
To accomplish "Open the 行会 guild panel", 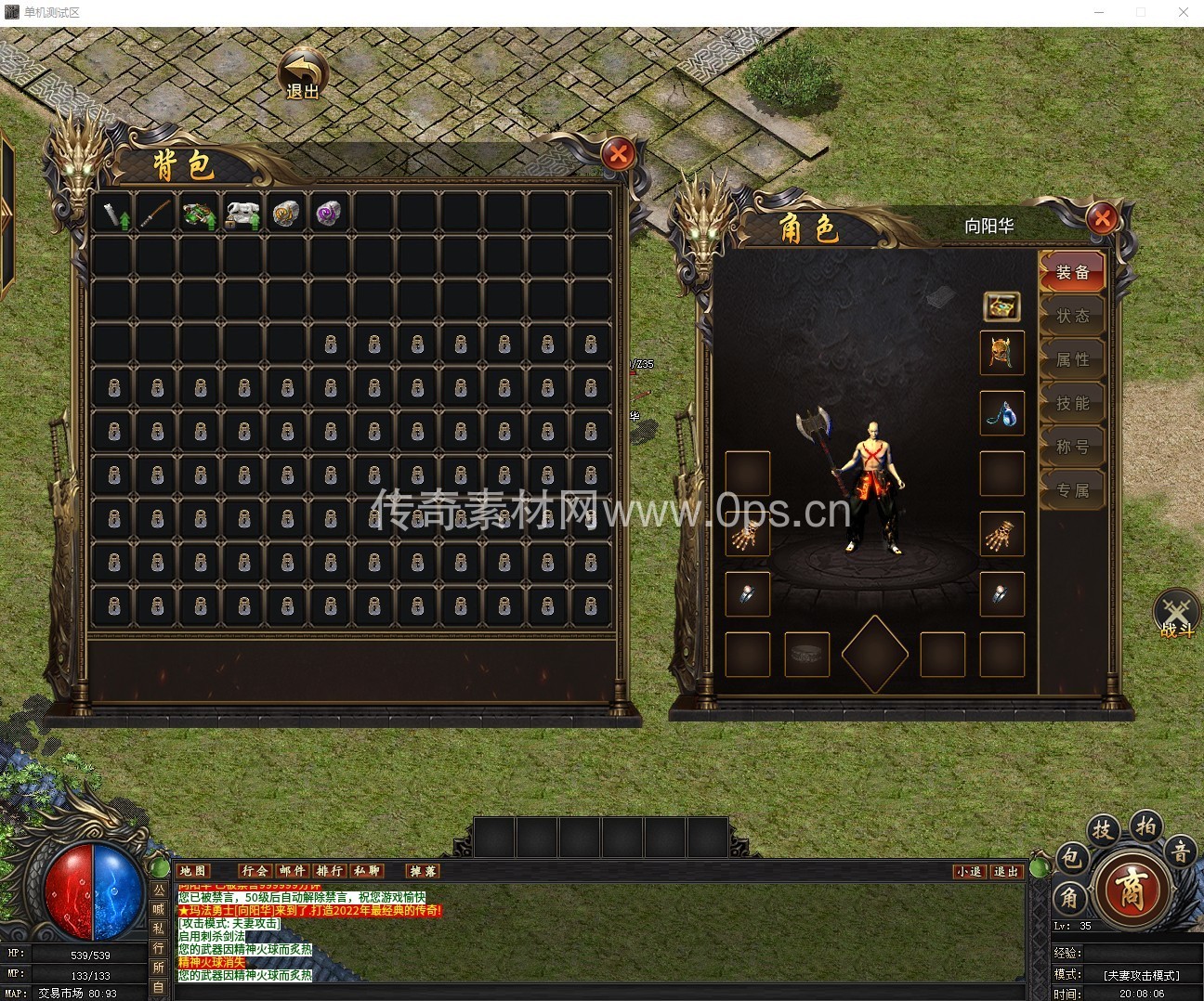I will (x=255, y=871).
